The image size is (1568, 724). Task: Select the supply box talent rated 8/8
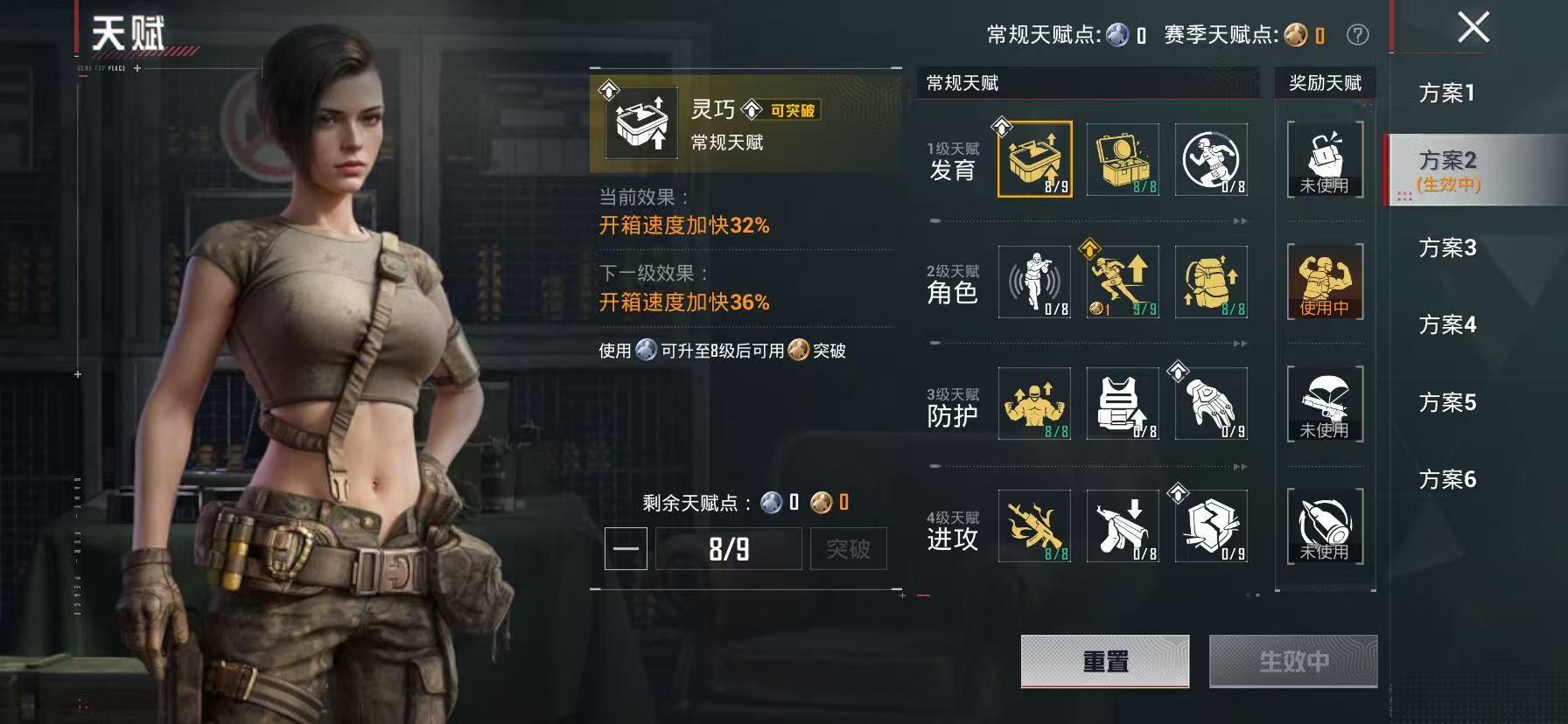(1124, 157)
